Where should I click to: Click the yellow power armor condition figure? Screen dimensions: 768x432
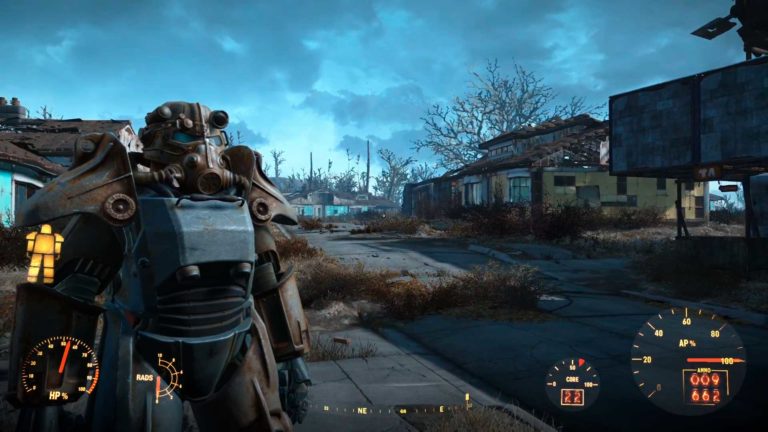click(43, 253)
